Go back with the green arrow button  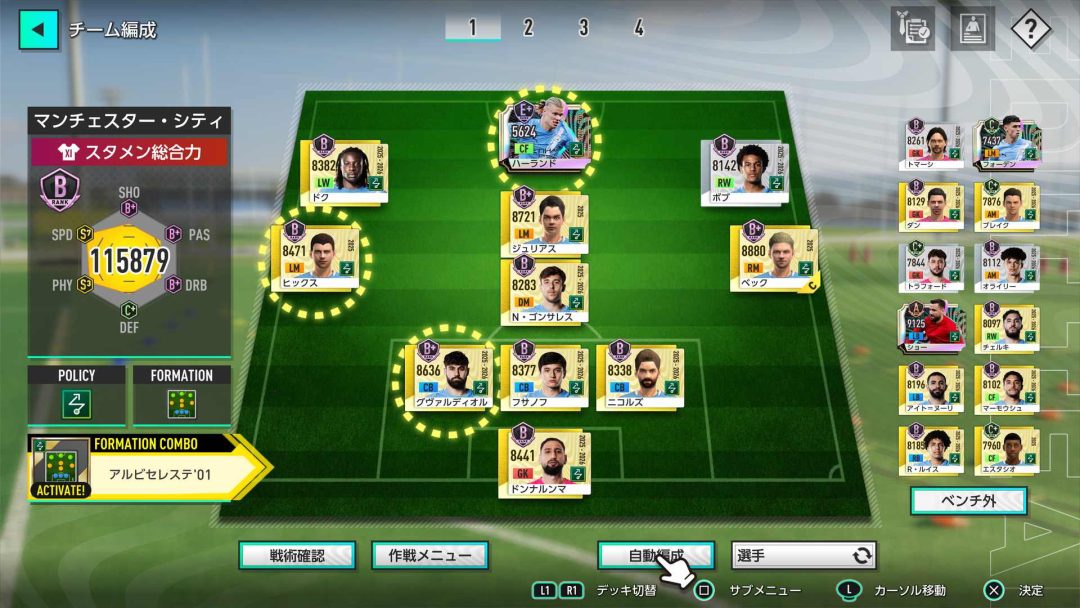pyautogui.click(x=39, y=29)
